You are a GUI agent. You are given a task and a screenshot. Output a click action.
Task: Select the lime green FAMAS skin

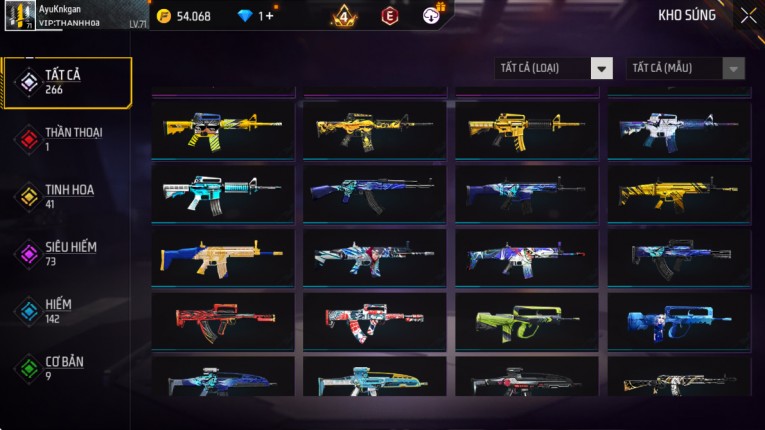(x=526, y=321)
